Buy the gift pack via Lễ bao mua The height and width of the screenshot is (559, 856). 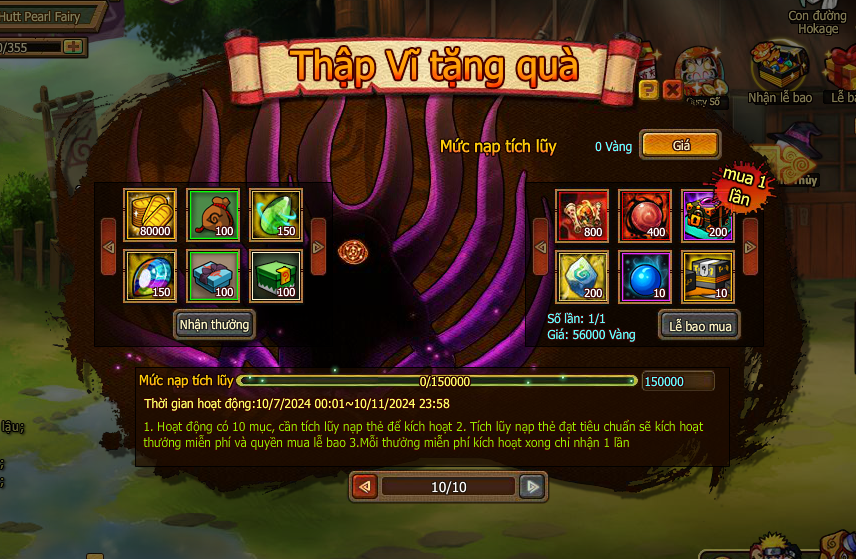pos(699,326)
